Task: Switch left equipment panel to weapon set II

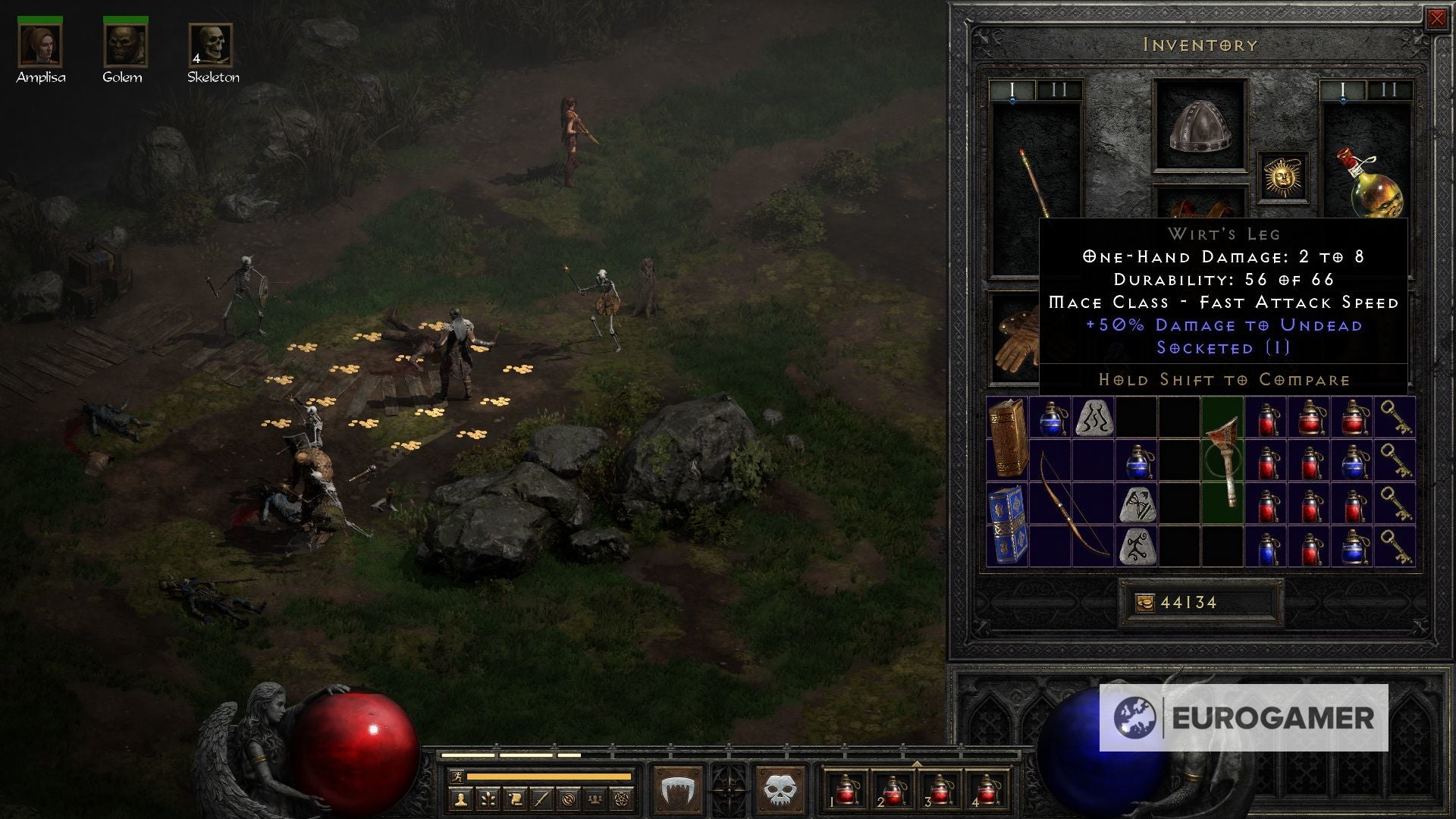Action: tap(1058, 87)
